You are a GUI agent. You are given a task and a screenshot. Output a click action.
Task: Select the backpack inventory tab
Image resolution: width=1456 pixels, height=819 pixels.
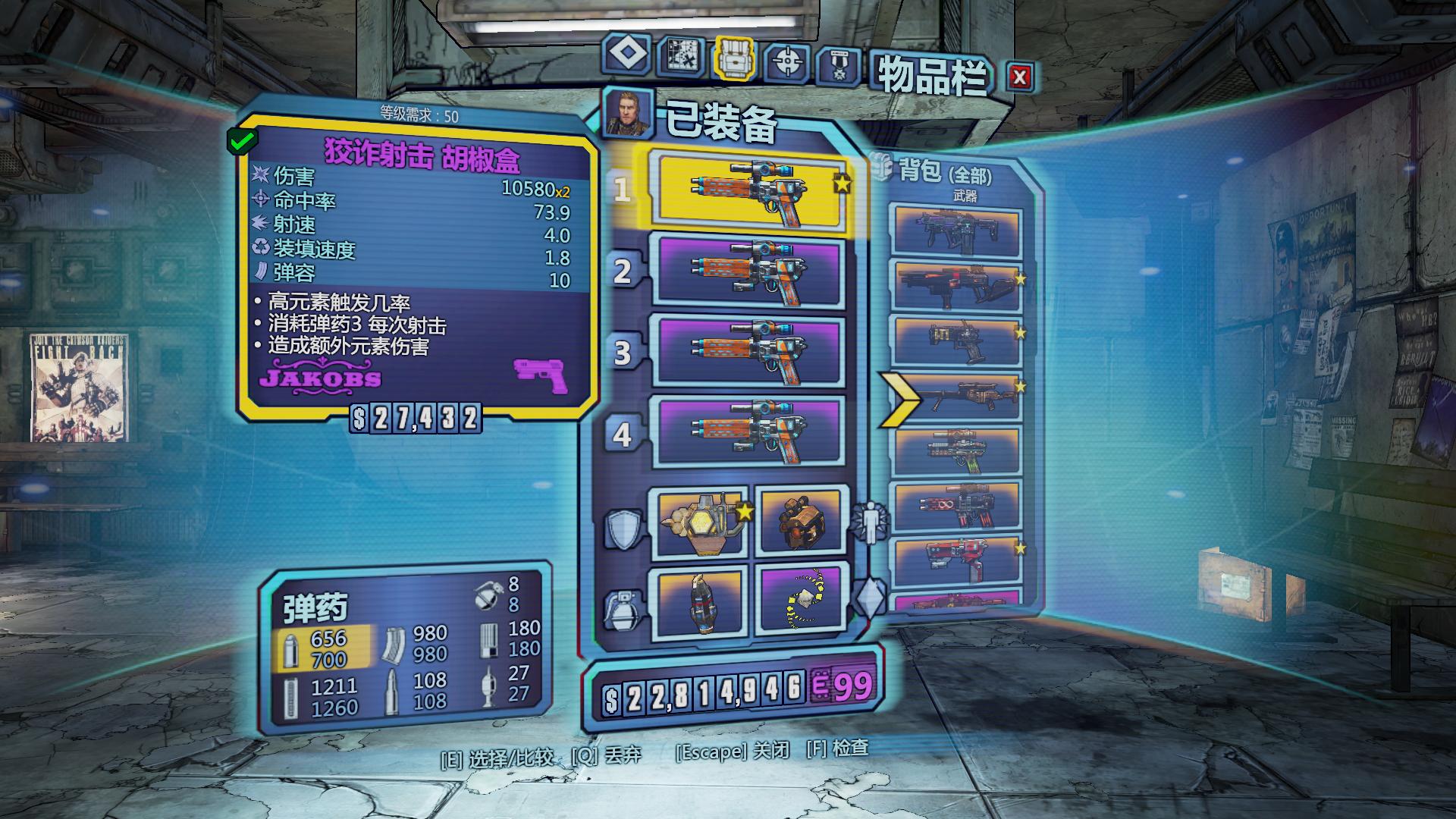pos(733,58)
